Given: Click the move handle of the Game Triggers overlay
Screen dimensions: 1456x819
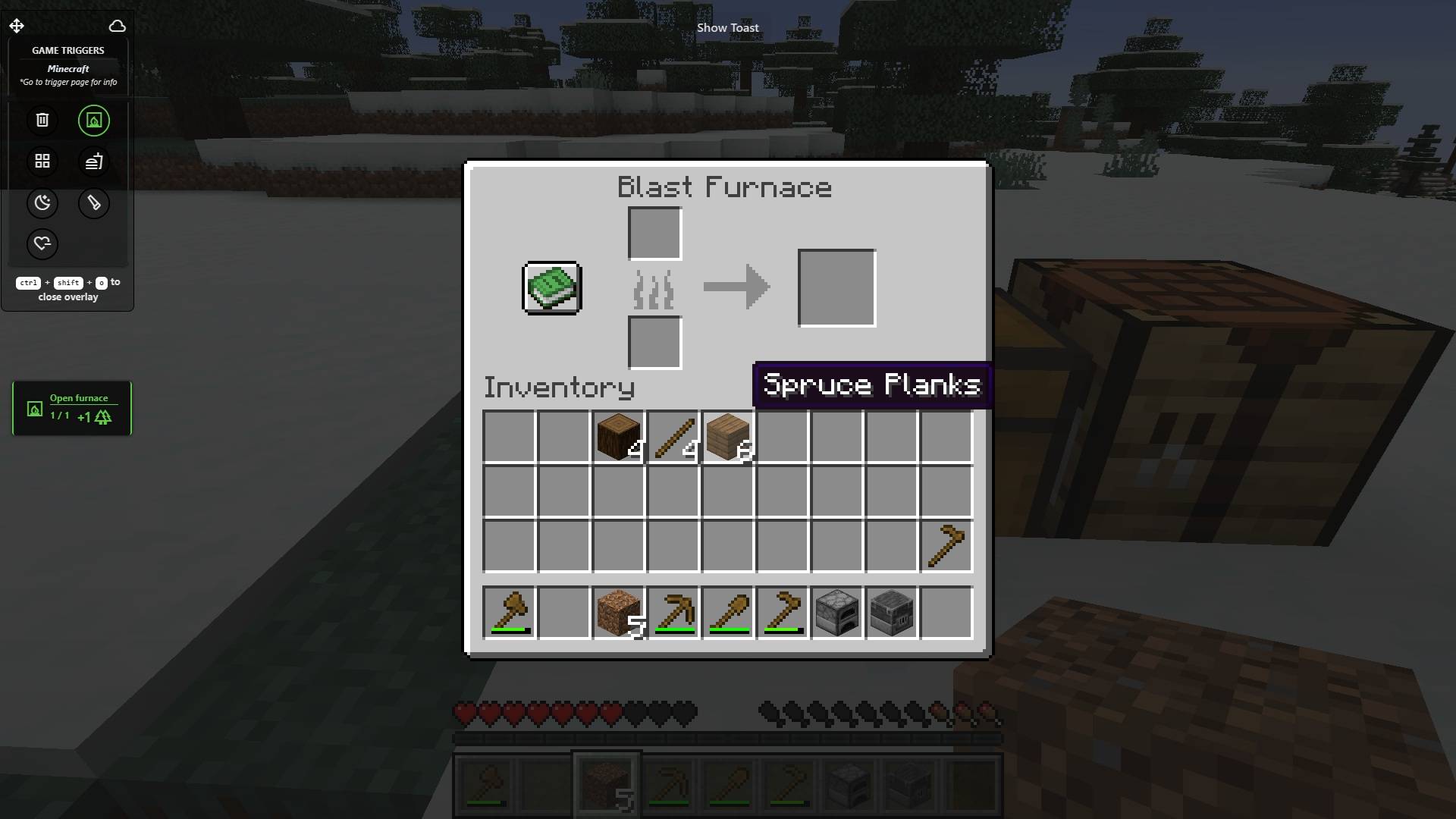Looking at the screenshot, I should click(x=17, y=25).
